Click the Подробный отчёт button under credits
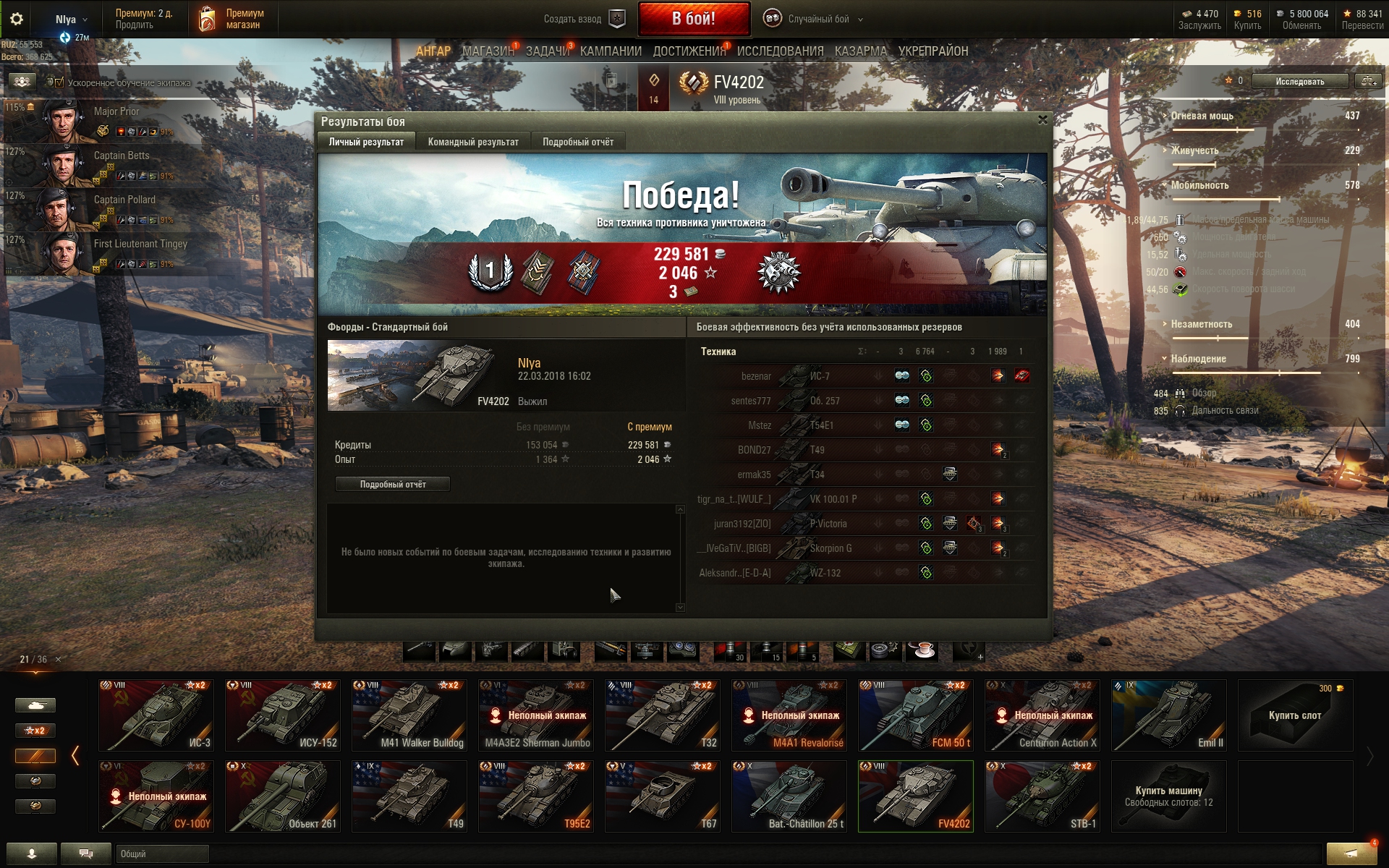1389x868 pixels. click(393, 485)
